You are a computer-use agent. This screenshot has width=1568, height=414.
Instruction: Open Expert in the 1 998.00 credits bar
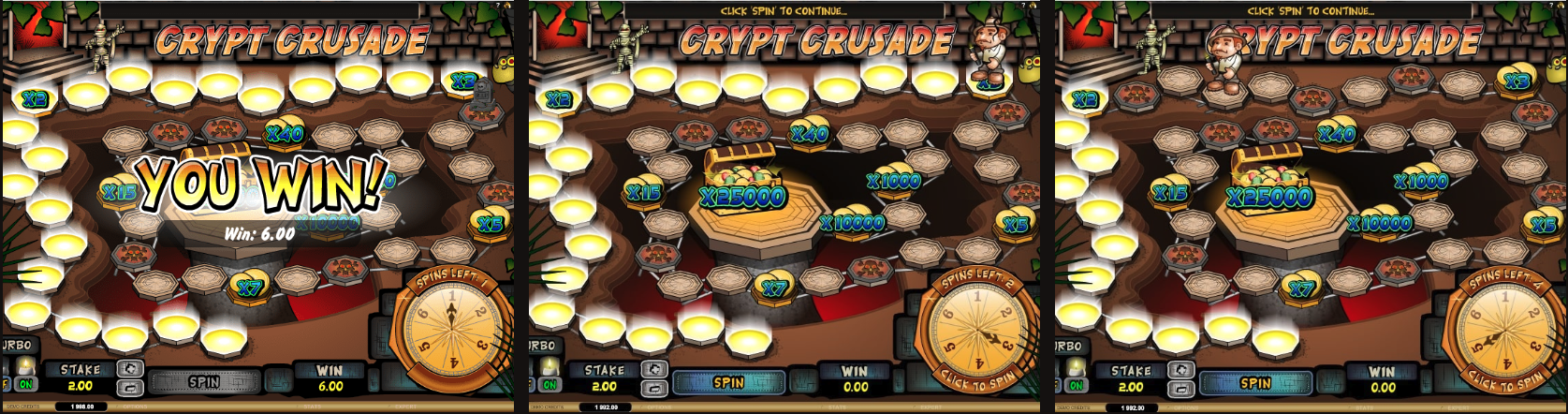point(405,407)
